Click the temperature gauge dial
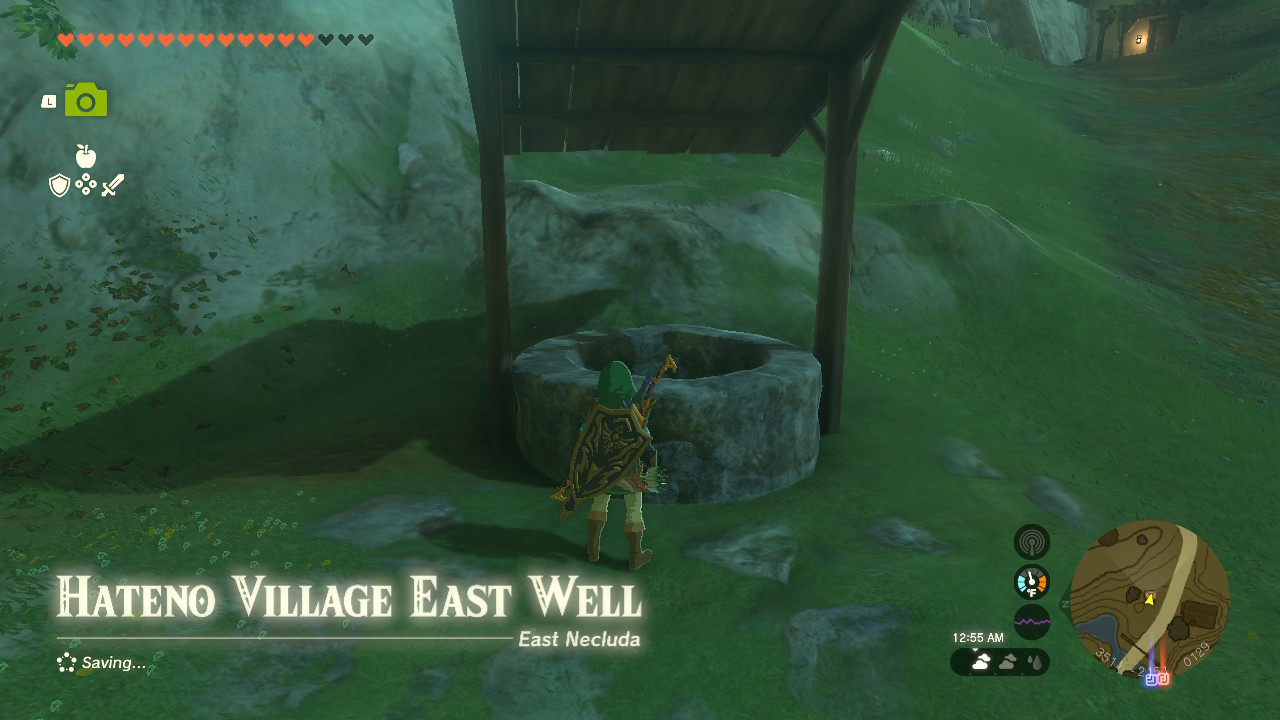The image size is (1280, 720). click(x=1031, y=582)
